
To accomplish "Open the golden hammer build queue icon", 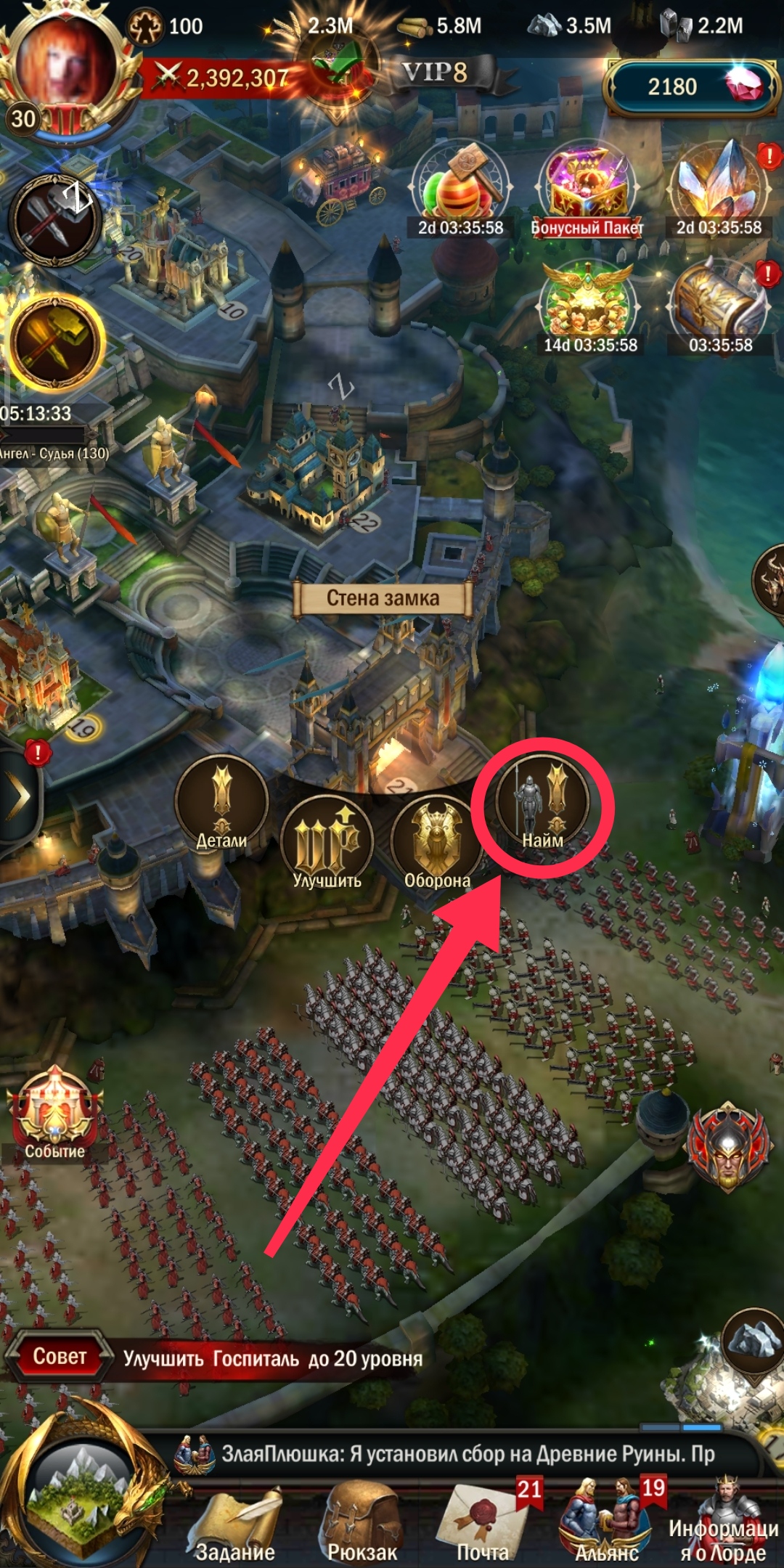I will pyautogui.click(x=55, y=342).
